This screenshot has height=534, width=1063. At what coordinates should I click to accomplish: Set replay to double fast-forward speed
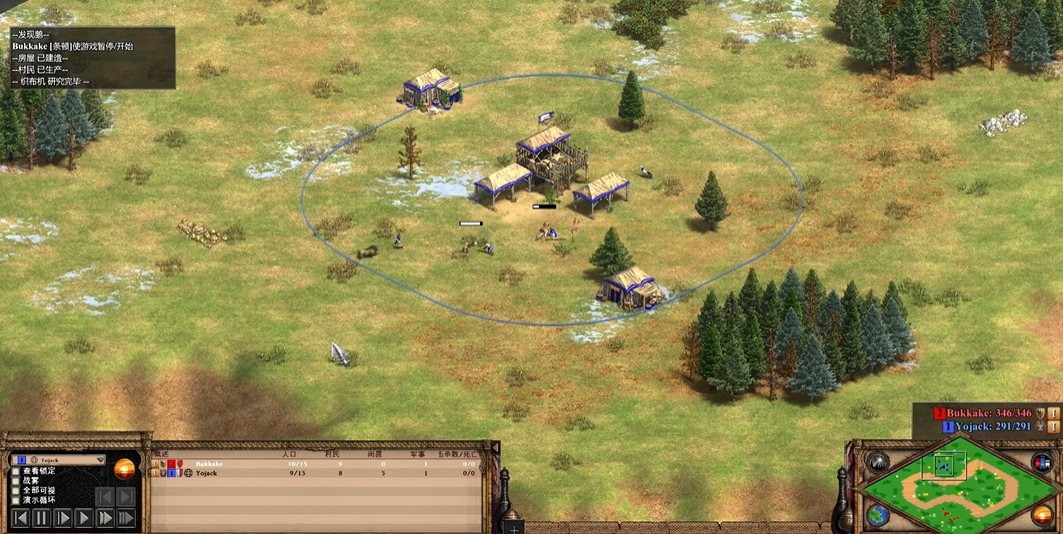(x=105, y=518)
